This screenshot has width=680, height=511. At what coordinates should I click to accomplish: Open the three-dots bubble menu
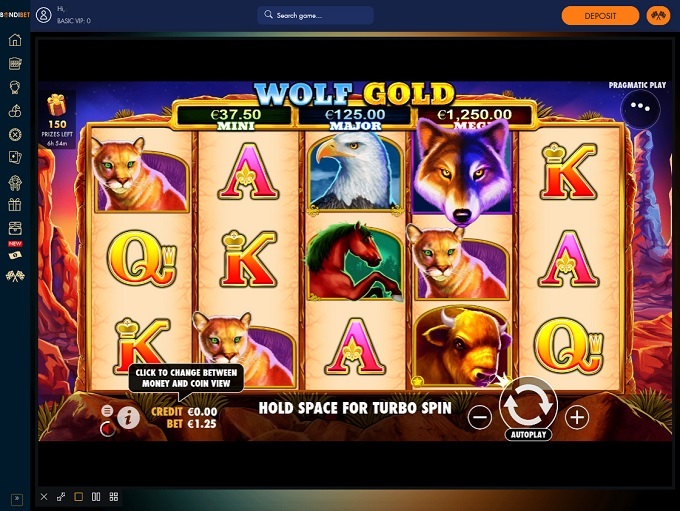point(640,106)
